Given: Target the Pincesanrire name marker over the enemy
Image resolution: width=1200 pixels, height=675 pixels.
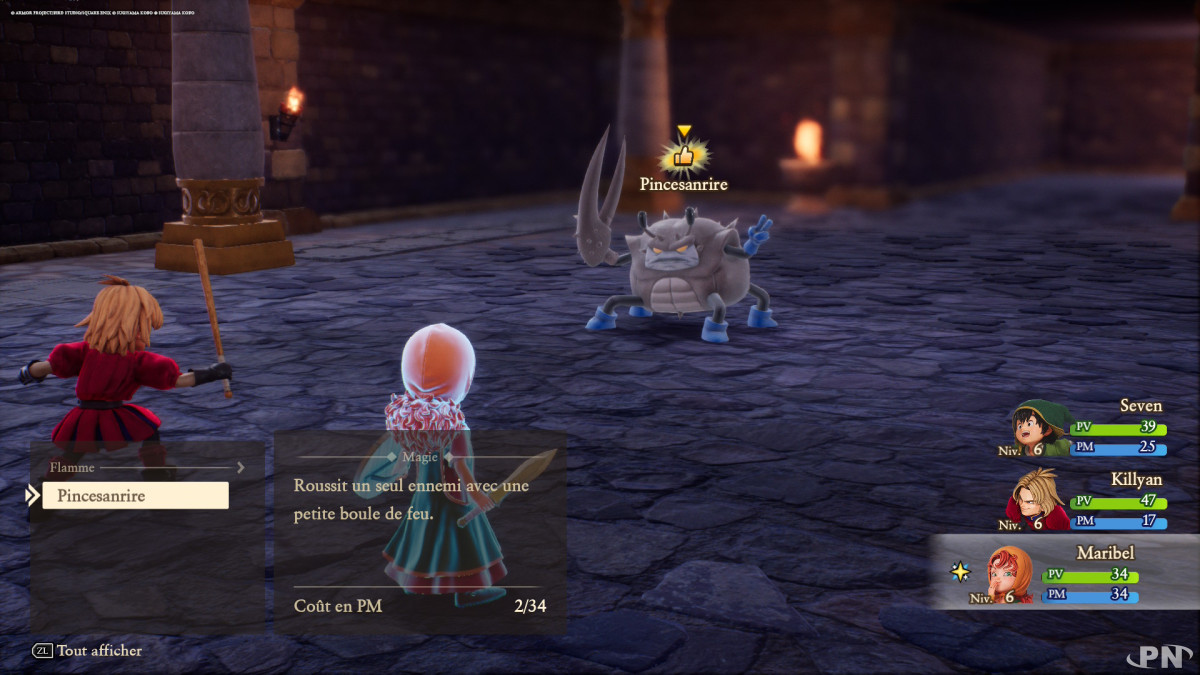Looking at the screenshot, I should 683,184.
